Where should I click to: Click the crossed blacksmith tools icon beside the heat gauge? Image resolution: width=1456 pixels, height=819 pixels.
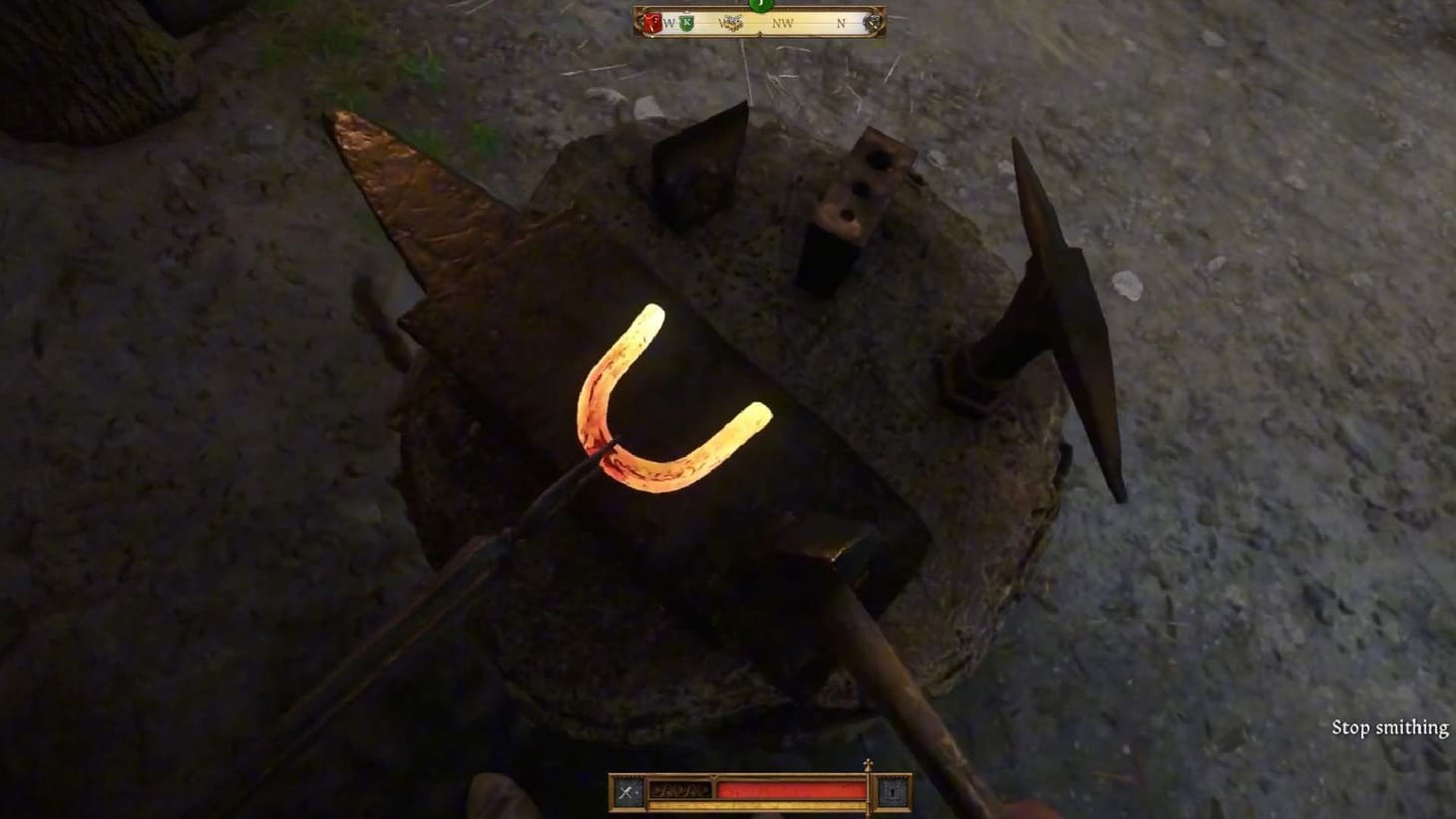[625, 790]
